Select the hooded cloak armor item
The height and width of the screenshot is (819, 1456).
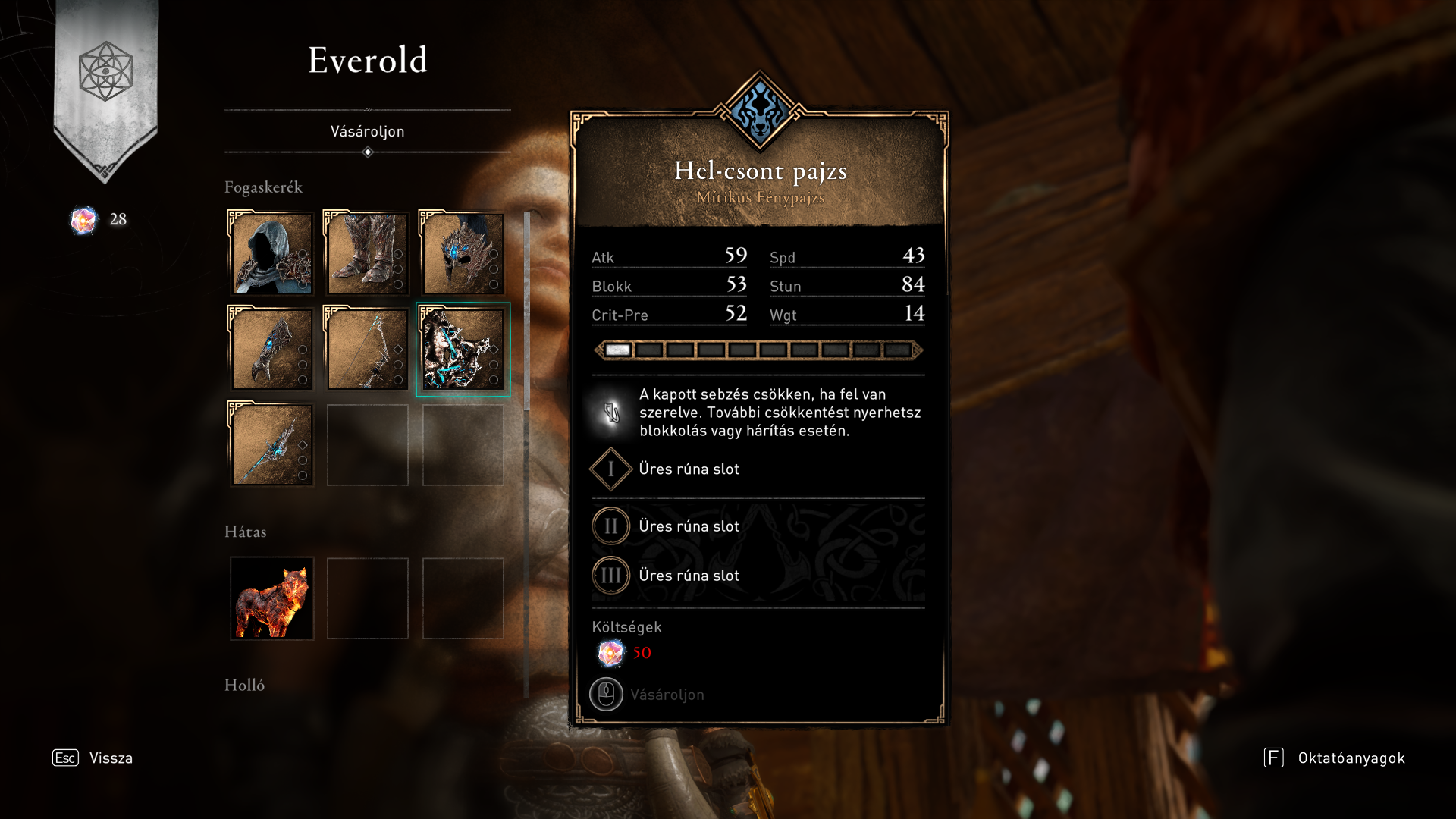click(271, 253)
